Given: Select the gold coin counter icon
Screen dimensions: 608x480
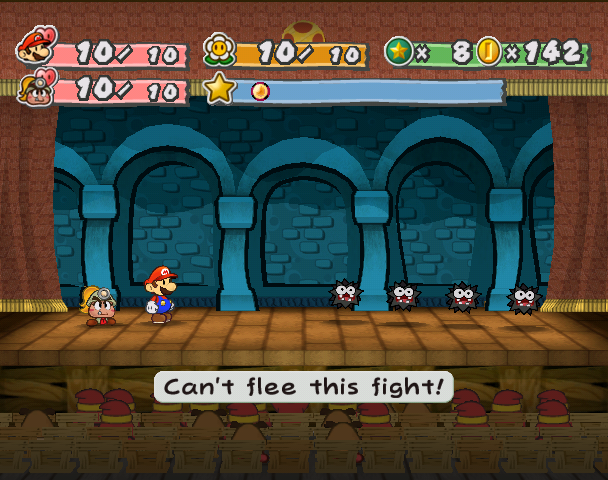Looking at the screenshot, I should click(x=488, y=50).
